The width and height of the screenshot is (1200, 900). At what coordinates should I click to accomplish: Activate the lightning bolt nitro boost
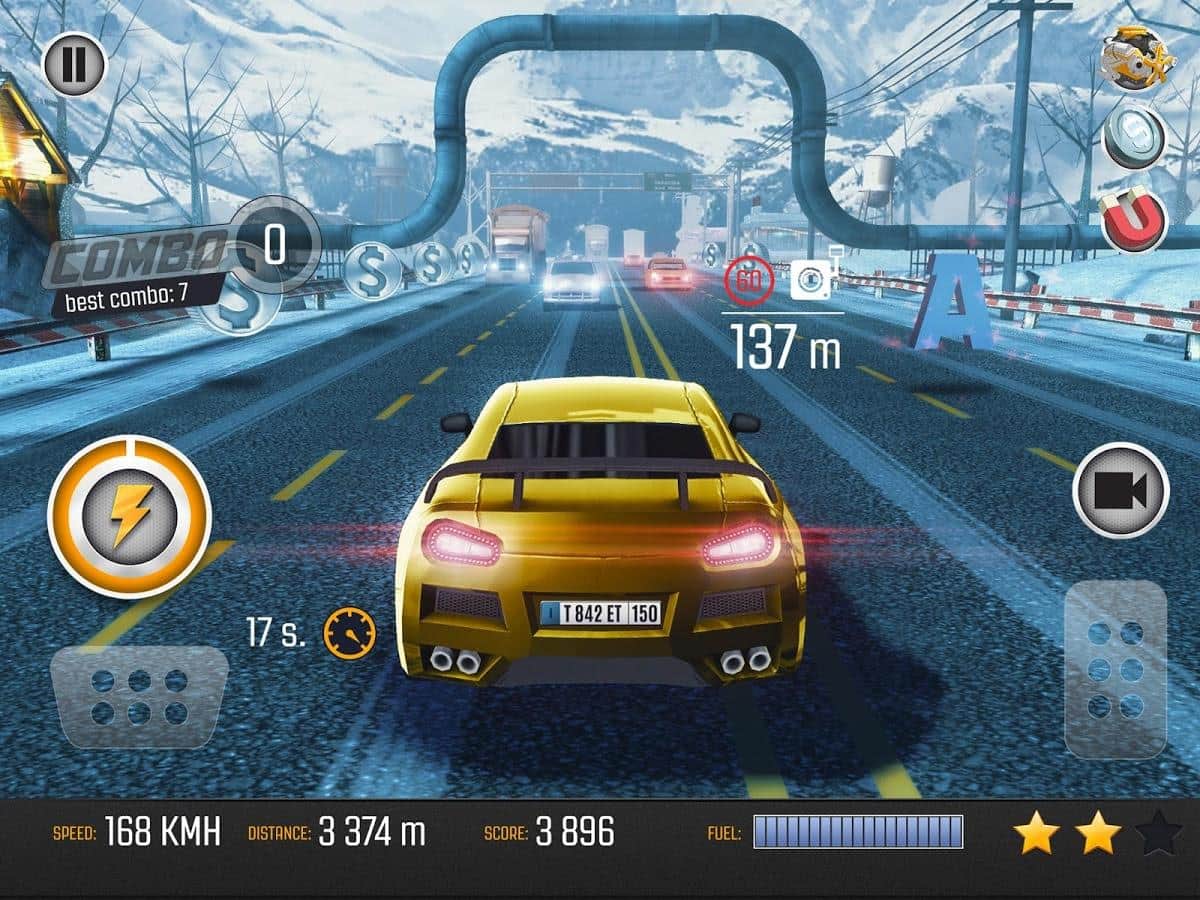pyautogui.click(x=129, y=517)
